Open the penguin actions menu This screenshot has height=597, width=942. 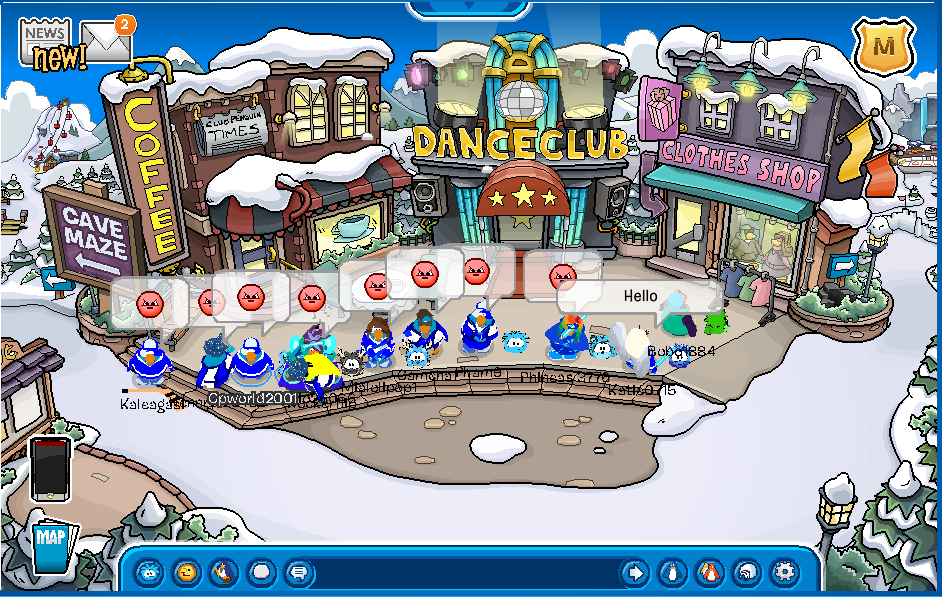[x=223, y=573]
